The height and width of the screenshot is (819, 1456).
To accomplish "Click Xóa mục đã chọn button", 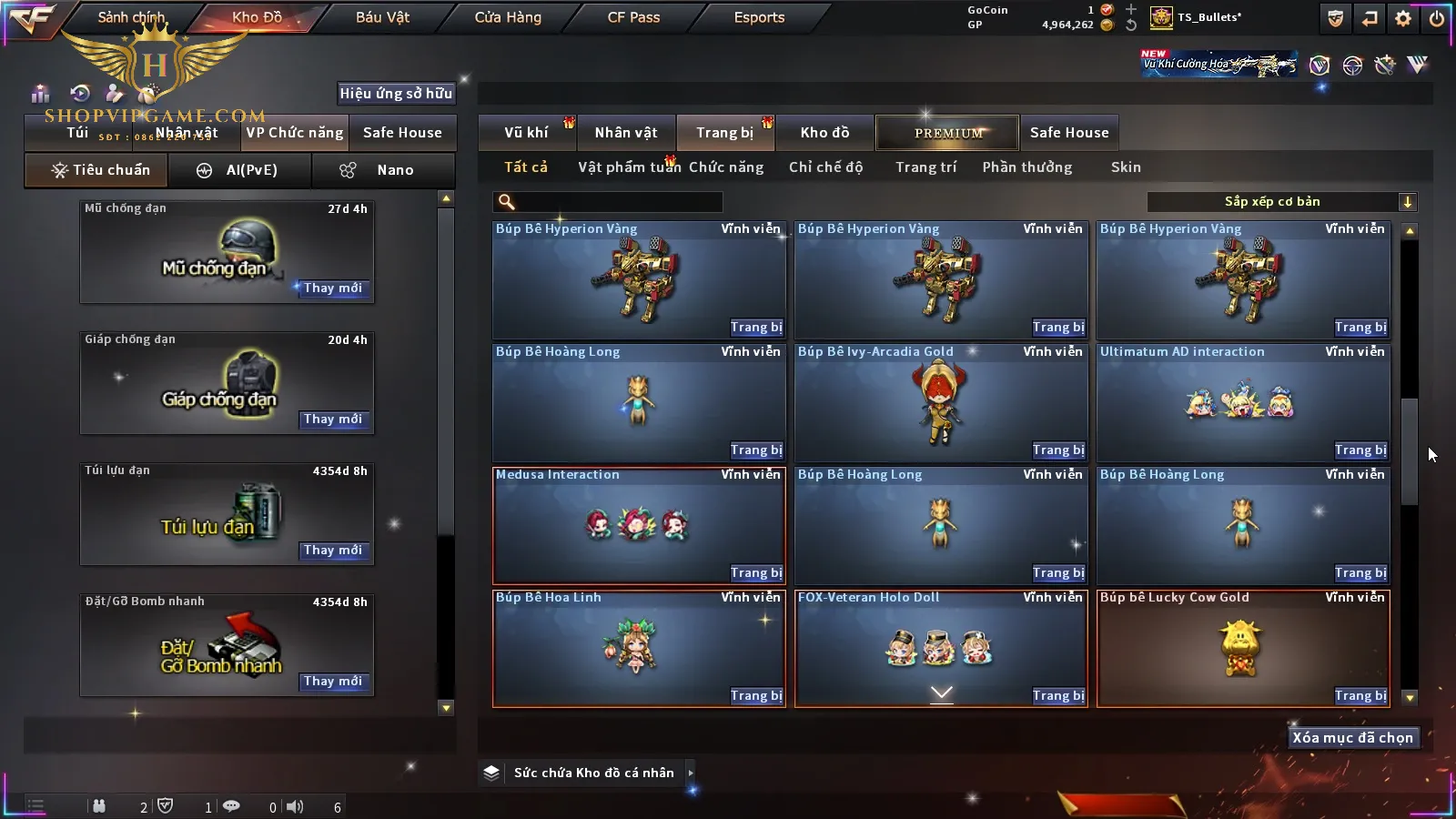I will click(1352, 738).
